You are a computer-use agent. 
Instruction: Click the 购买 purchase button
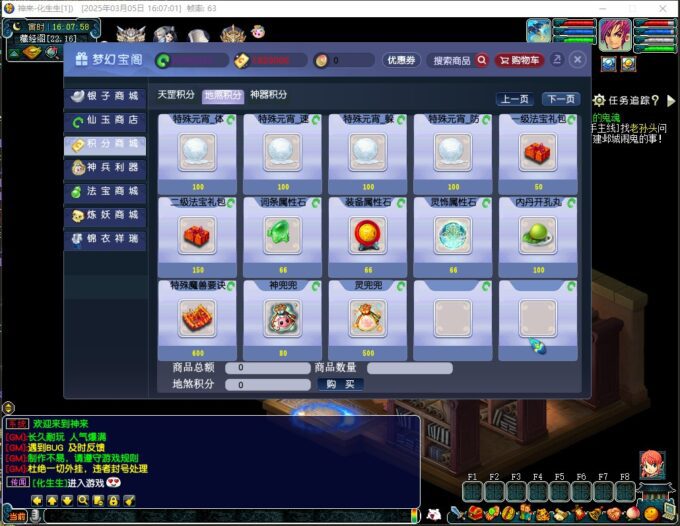click(340, 384)
